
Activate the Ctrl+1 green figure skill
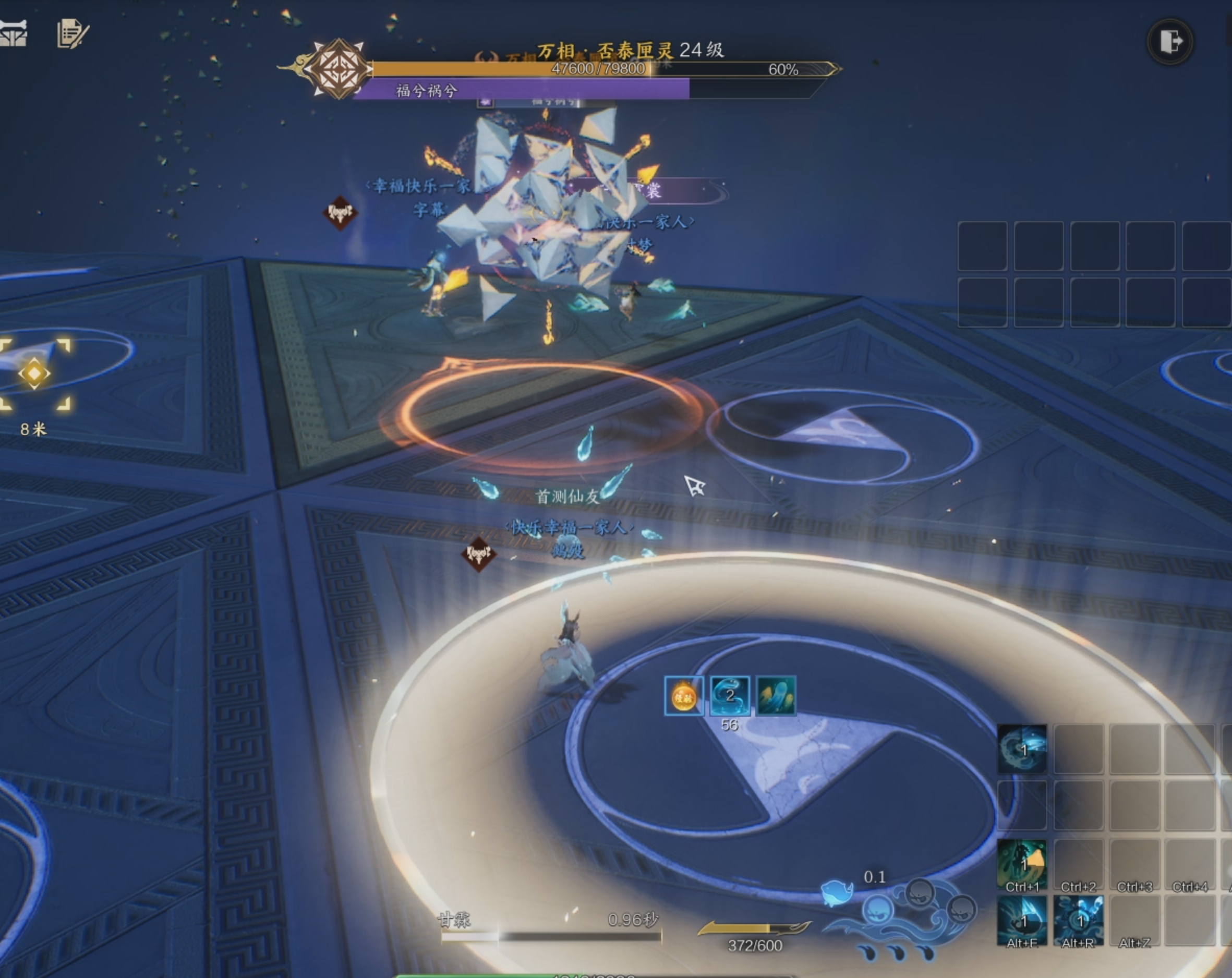[x=1022, y=863]
